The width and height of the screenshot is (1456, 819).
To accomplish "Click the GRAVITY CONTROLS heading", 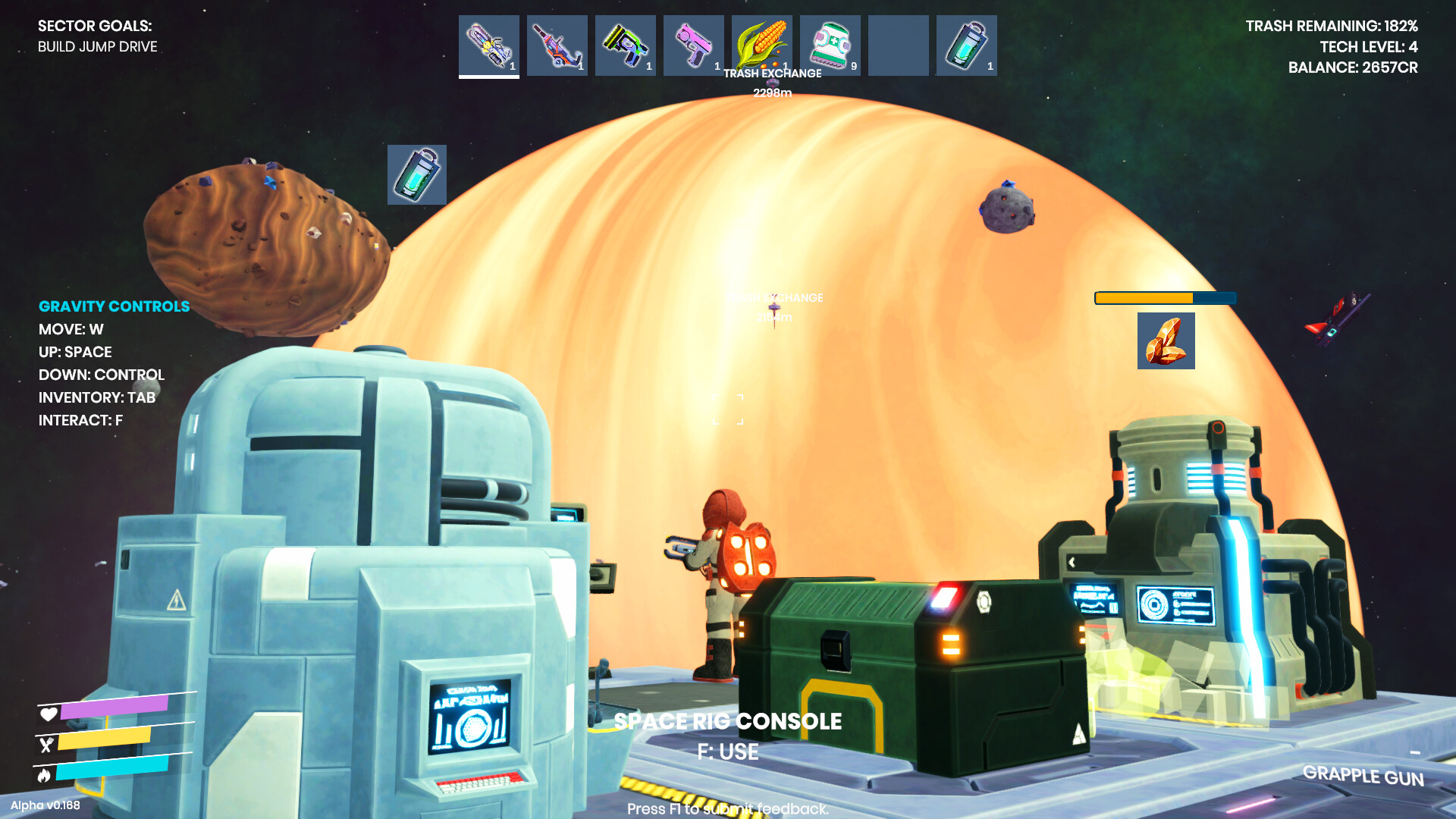I will tap(115, 306).
